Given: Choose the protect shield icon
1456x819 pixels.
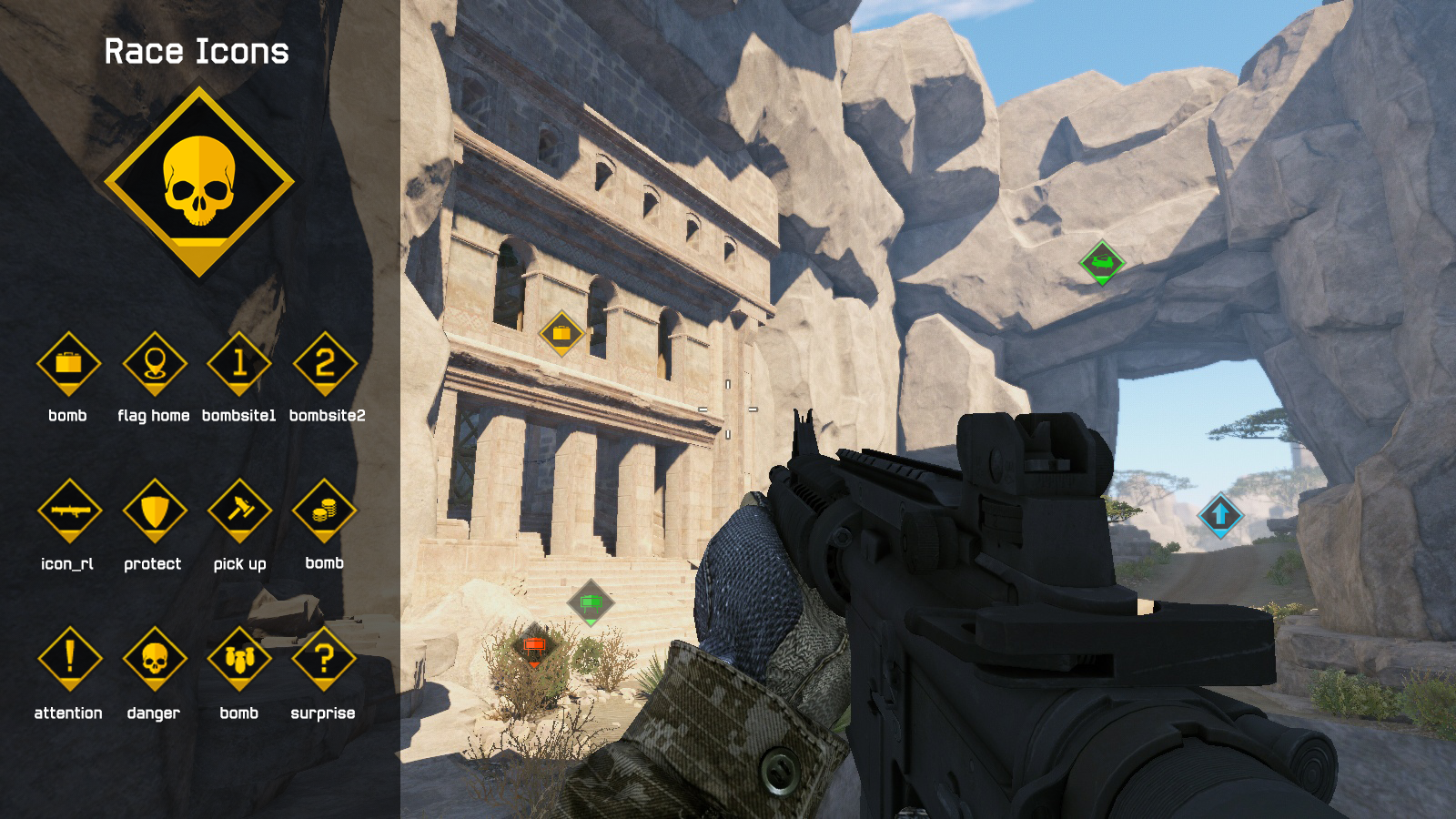Looking at the screenshot, I should tap(155, 511).
